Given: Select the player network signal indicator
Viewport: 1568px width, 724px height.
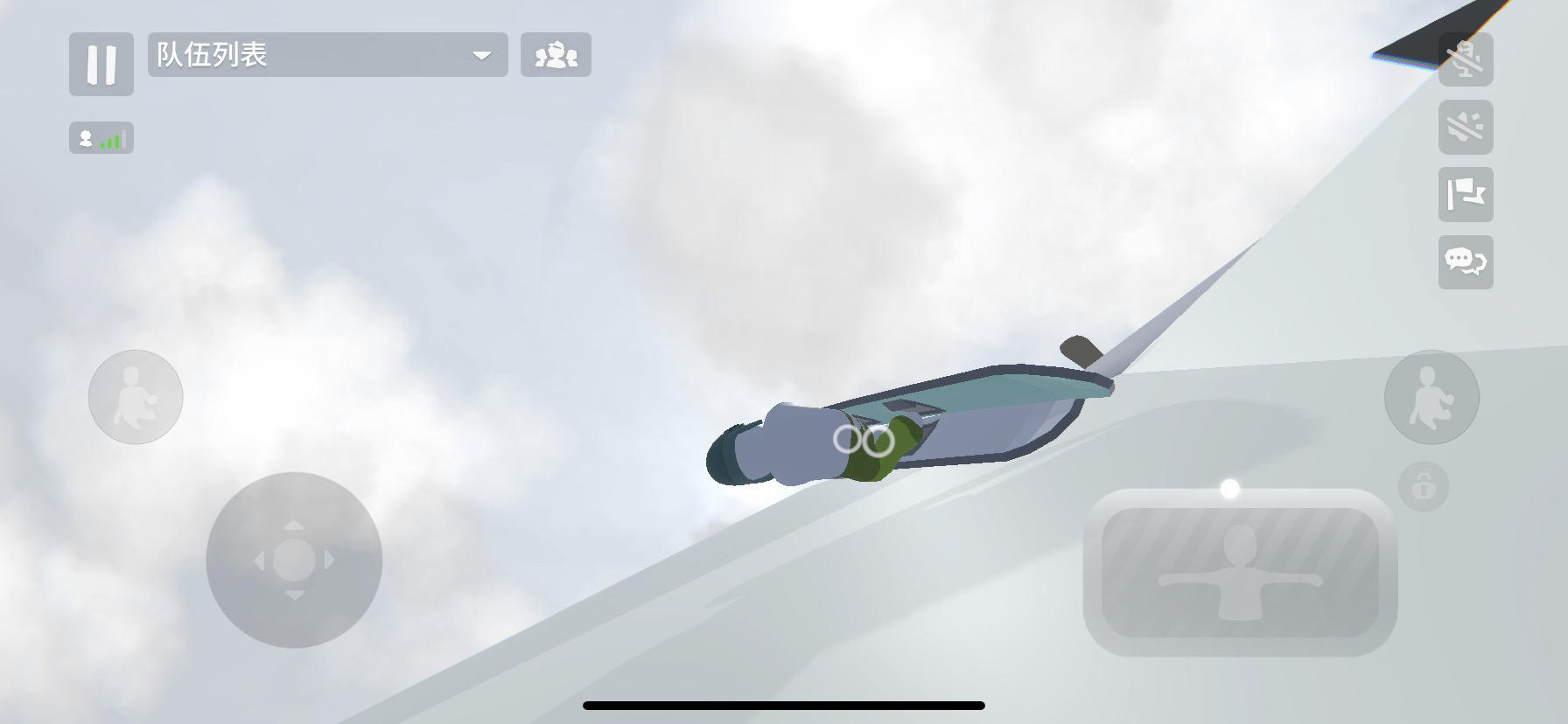Looking at the screenshot, I should coord(101,137).
